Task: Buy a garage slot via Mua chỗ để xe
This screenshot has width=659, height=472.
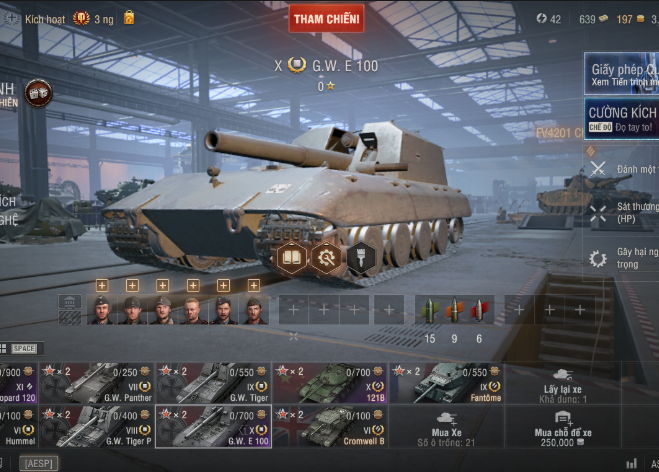Action: [x=563, y=426]
